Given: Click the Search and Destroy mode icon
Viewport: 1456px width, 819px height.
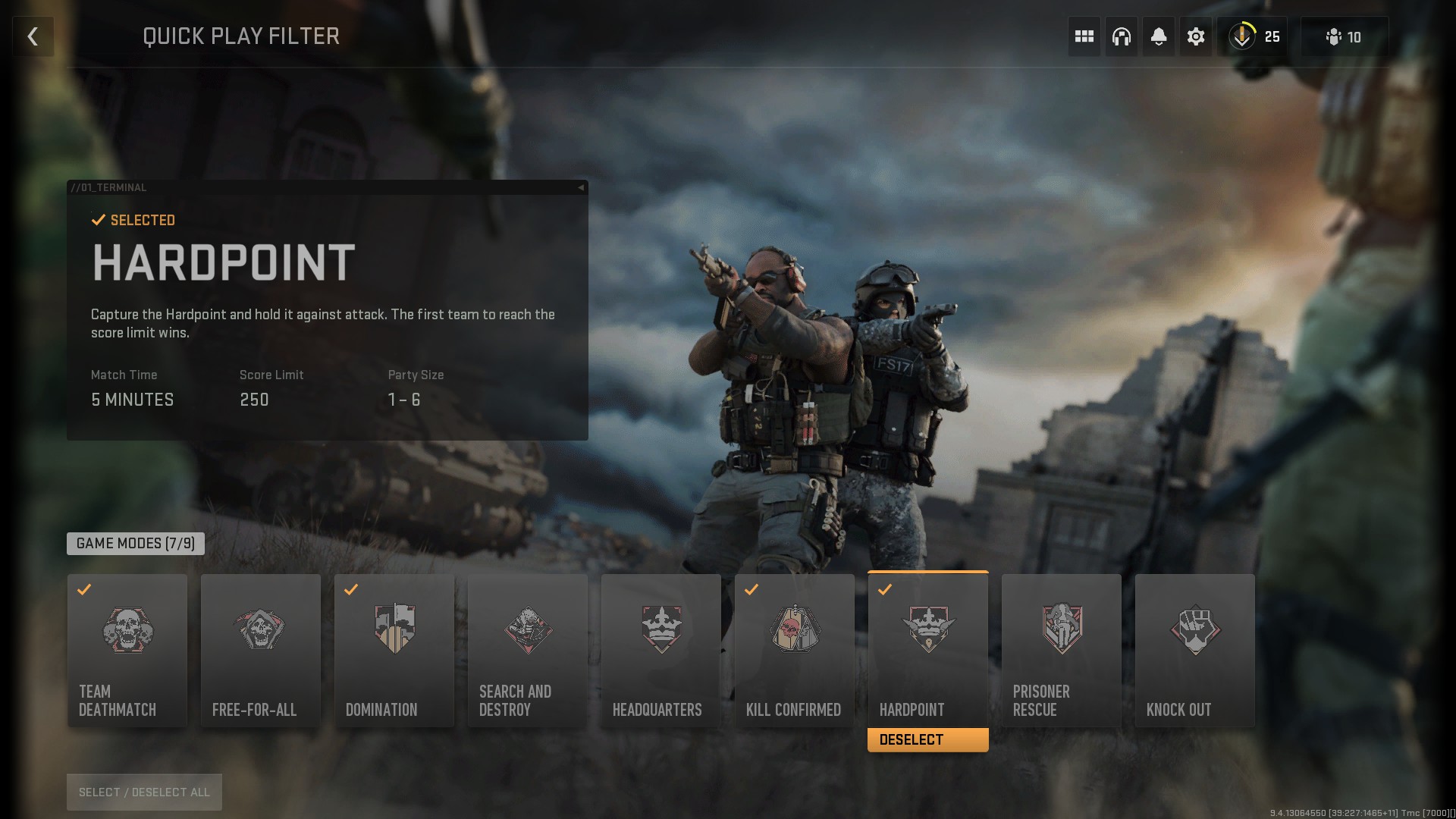Looking at the screenshot, I should tap(527, 630).
